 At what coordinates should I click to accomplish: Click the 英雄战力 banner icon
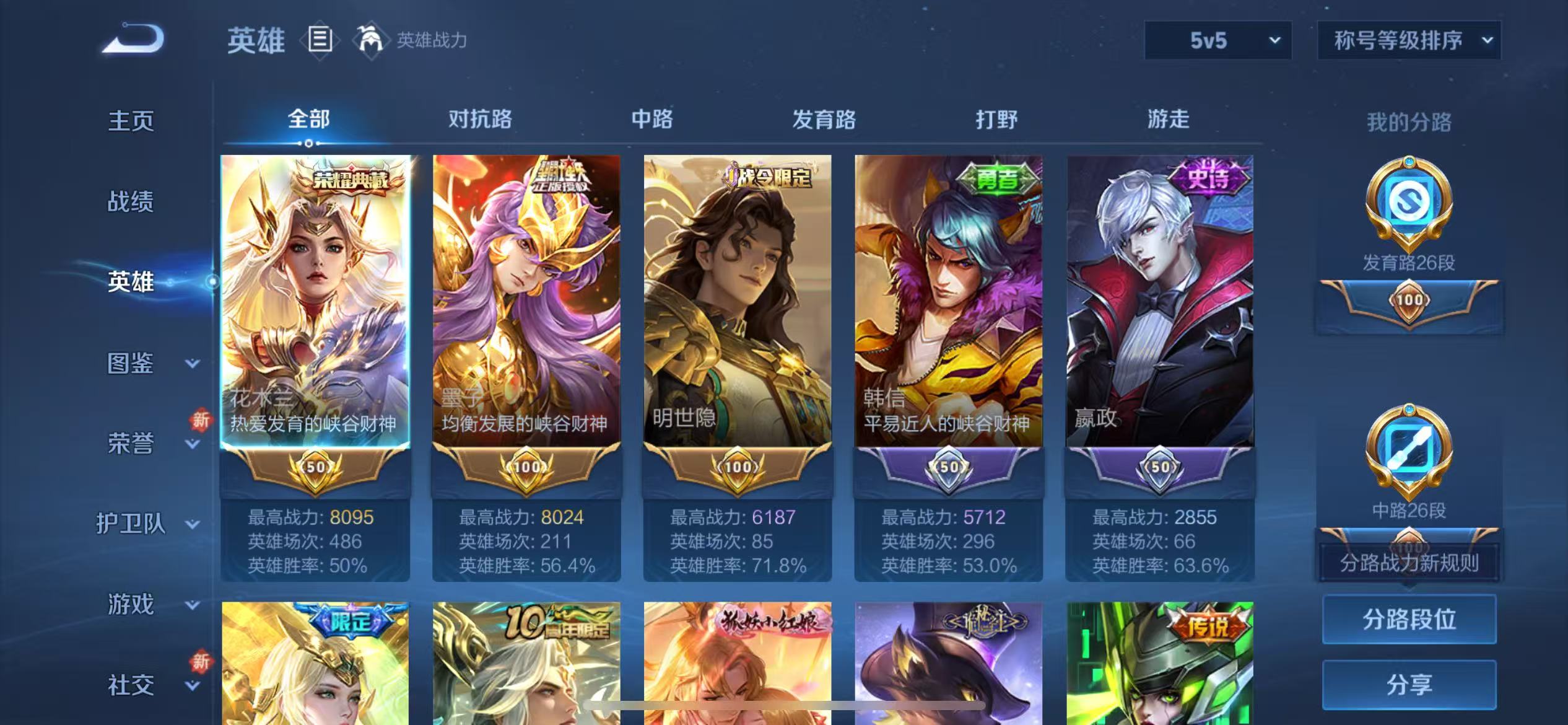pos(370,38)
